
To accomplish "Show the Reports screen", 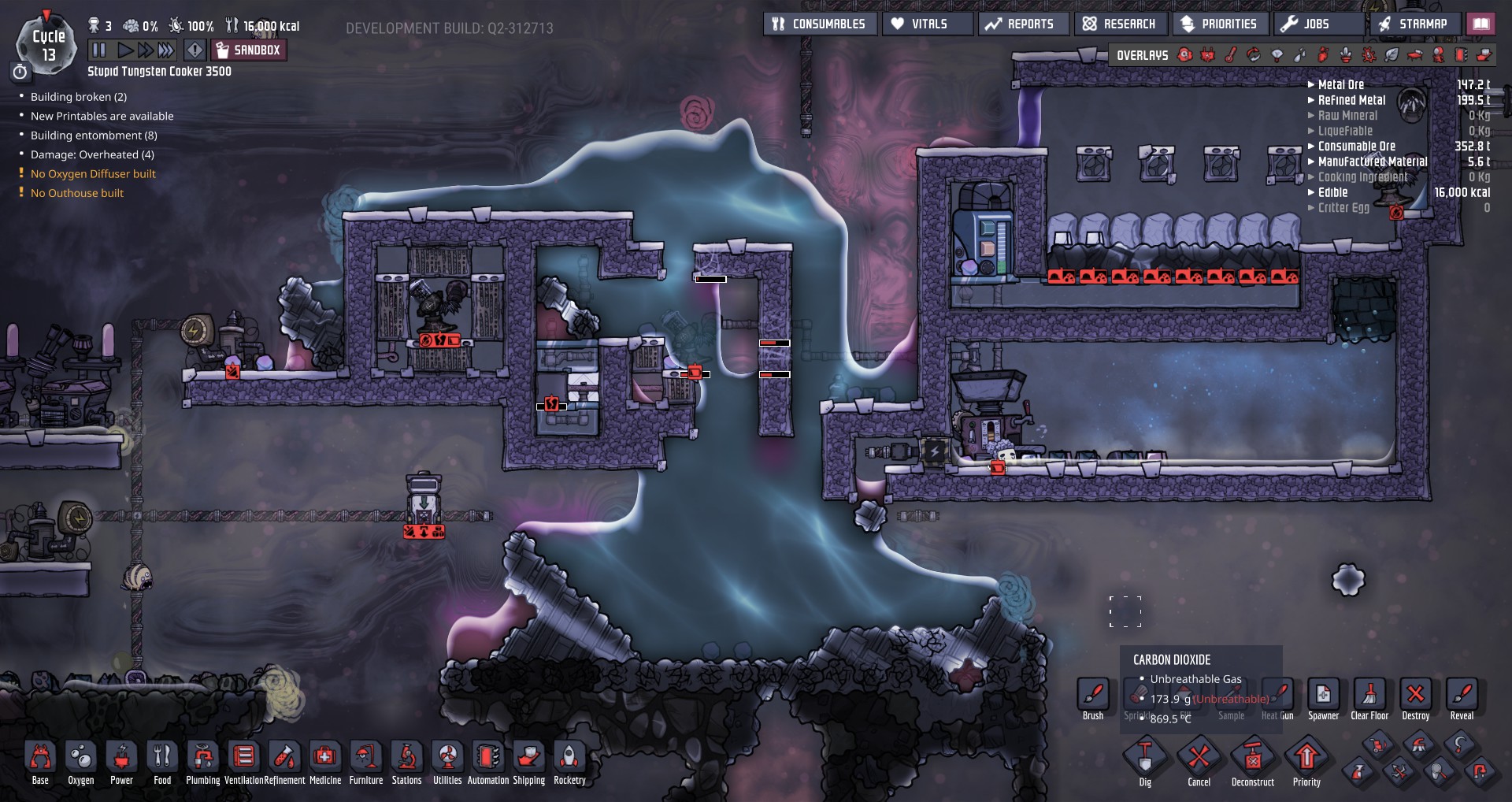I will pyautogui.click(x=1020, y=24).
